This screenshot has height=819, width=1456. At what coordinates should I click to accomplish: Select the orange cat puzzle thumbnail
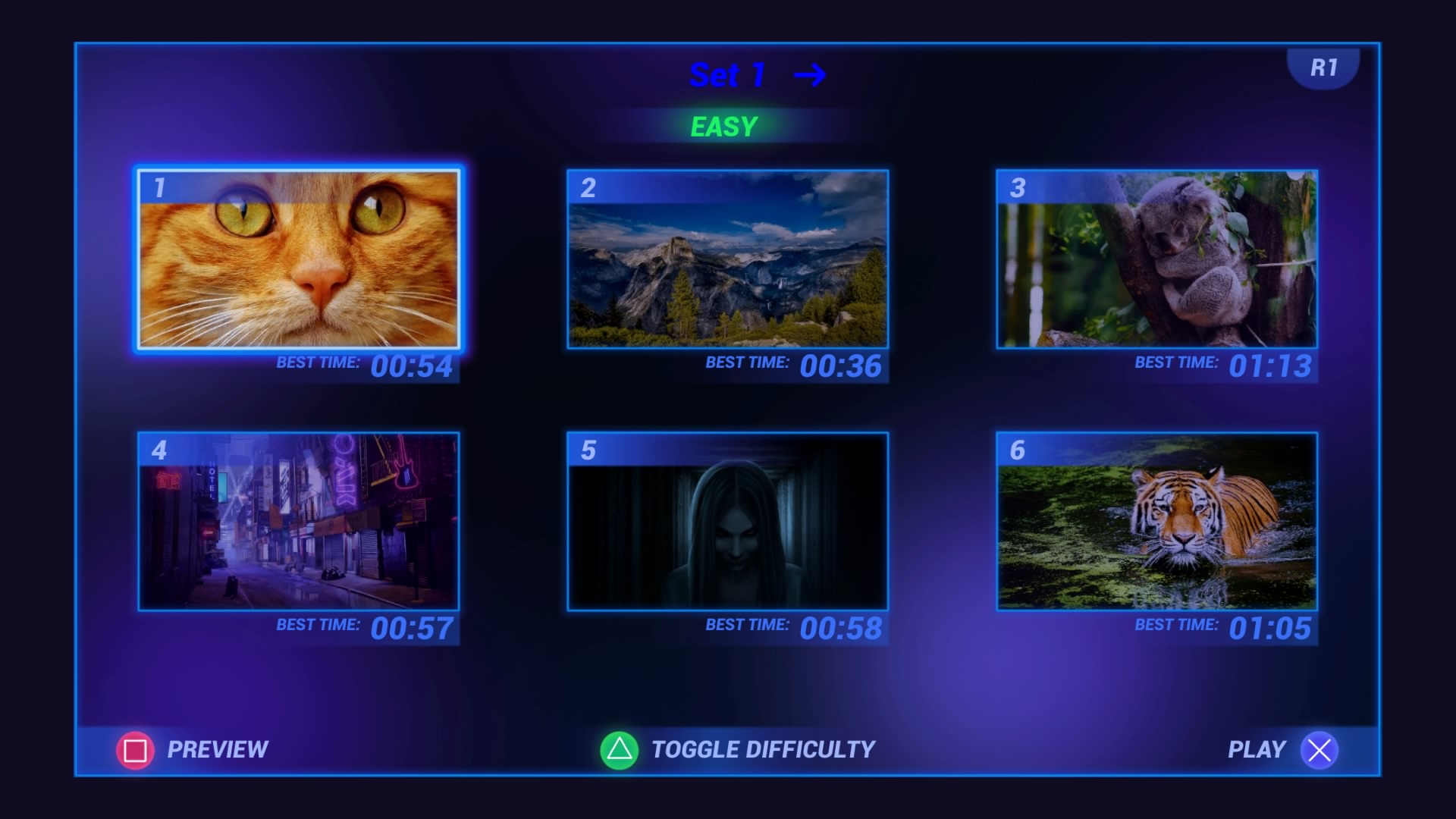pos(298,259)
